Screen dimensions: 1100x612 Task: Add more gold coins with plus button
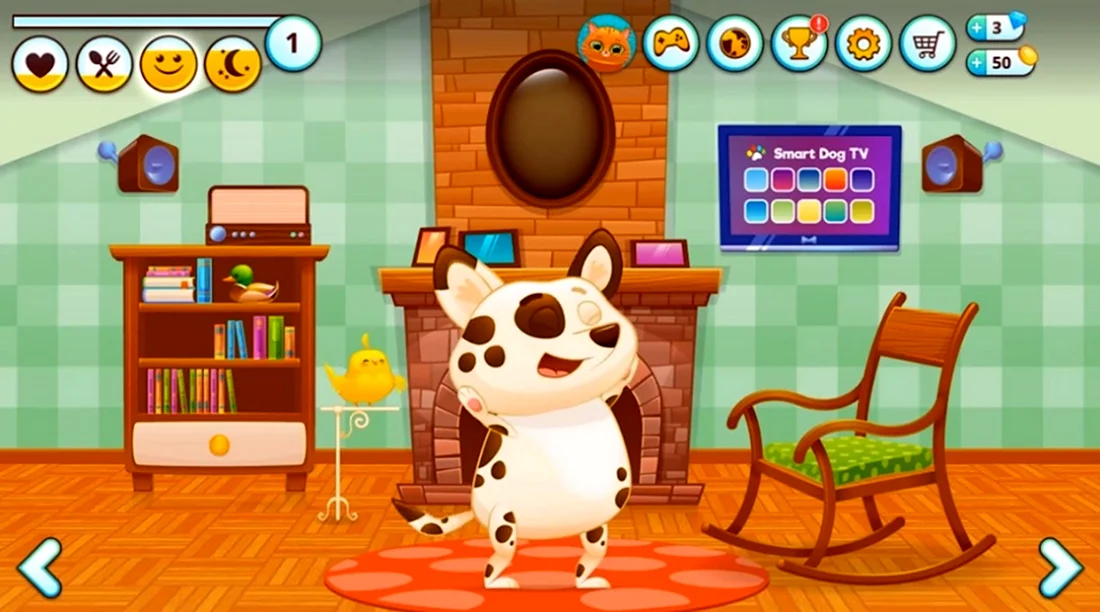pyautogui.click(x=977, y=63)
